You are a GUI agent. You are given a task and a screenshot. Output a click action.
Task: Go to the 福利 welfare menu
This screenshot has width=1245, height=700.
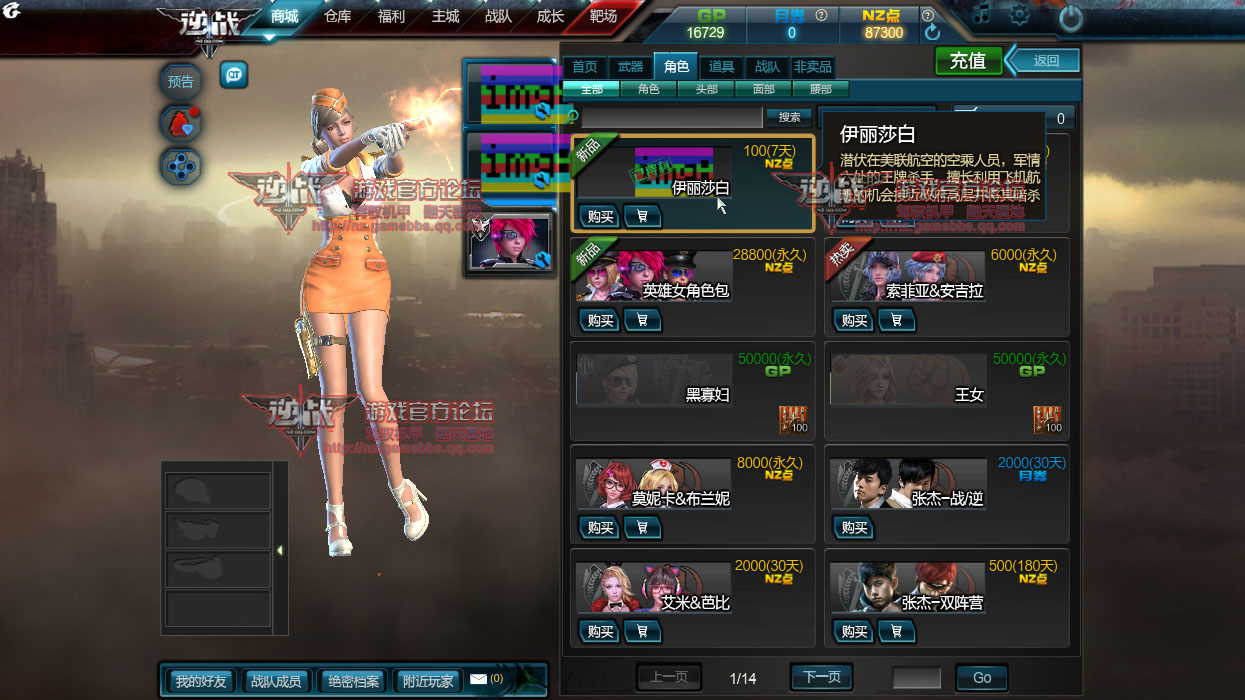(391, 17)
